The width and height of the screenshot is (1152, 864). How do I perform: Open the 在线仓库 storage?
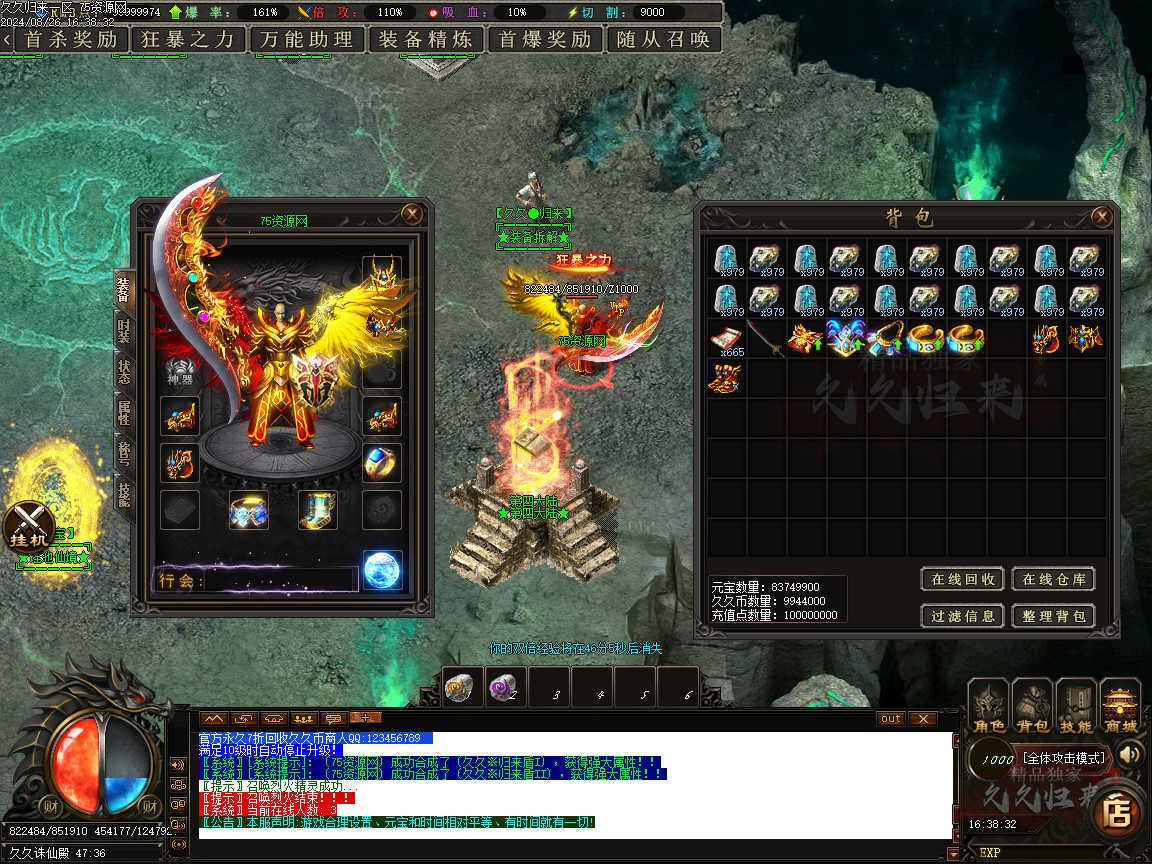tap(1053, 579)
